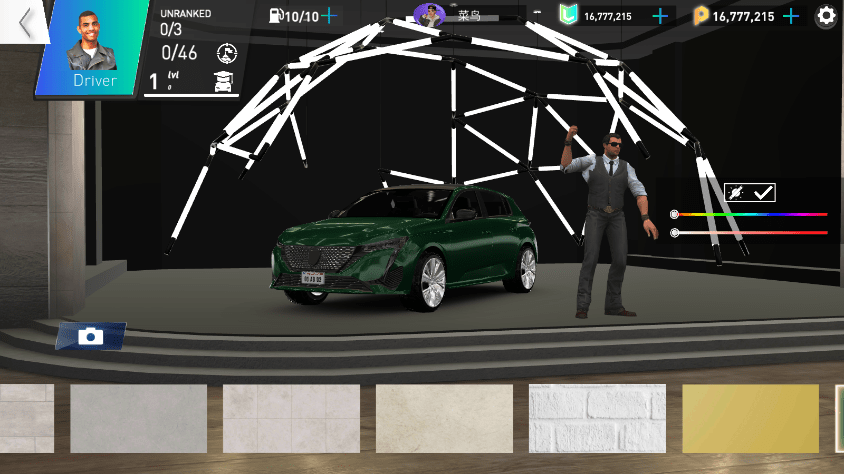Add fuel with the plus beside 10/10

329,16
